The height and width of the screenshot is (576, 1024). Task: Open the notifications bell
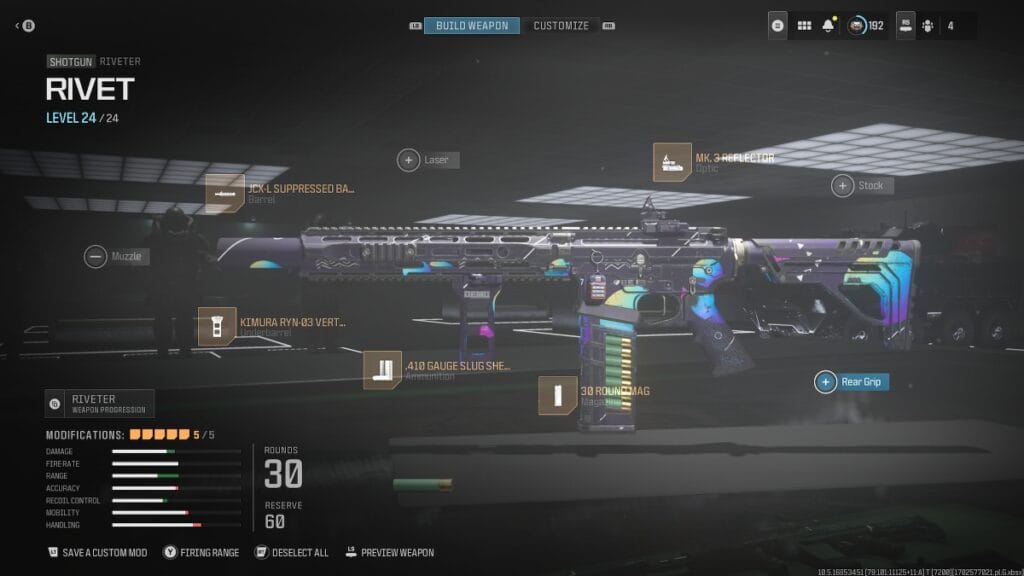[x=828, y=26]
